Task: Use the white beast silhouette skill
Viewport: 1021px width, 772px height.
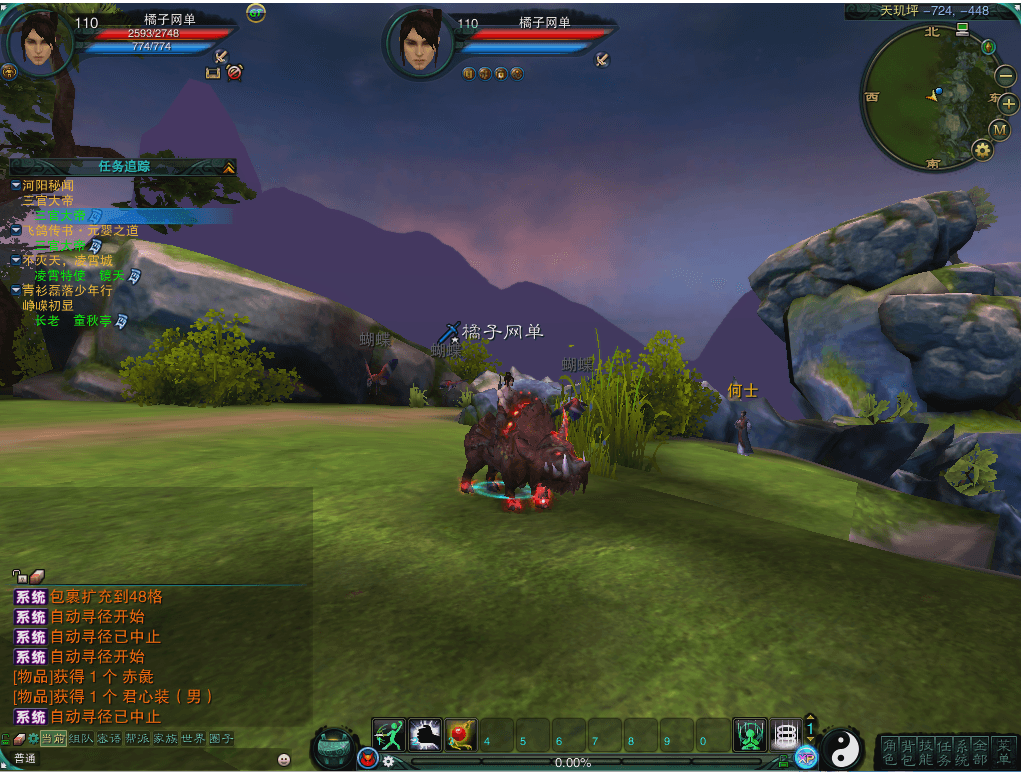Action: pyautogui.click(x=424, y=735)
